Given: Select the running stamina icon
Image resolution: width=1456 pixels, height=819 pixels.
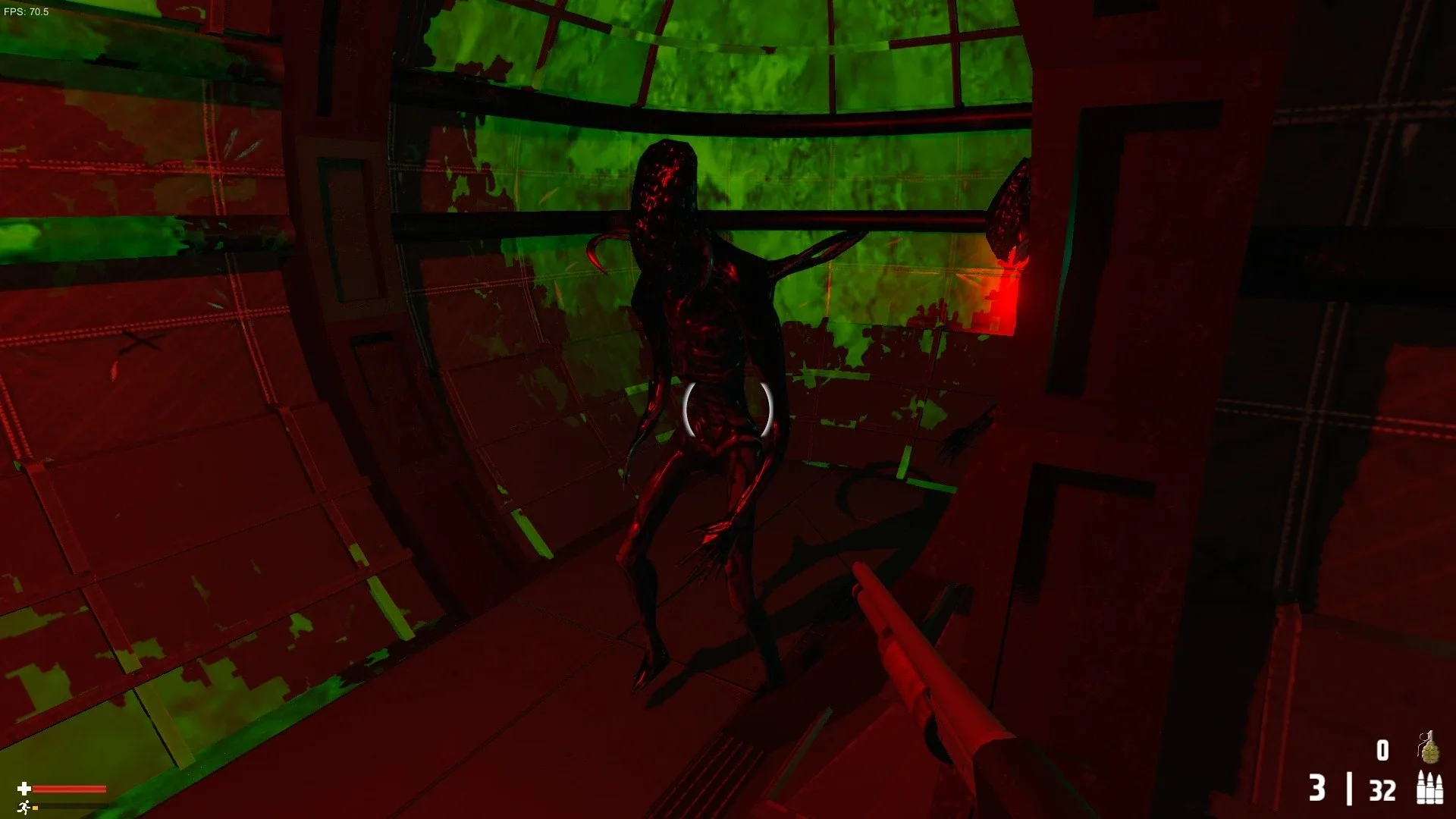Looking at the screenshot, I should (24, 806).
